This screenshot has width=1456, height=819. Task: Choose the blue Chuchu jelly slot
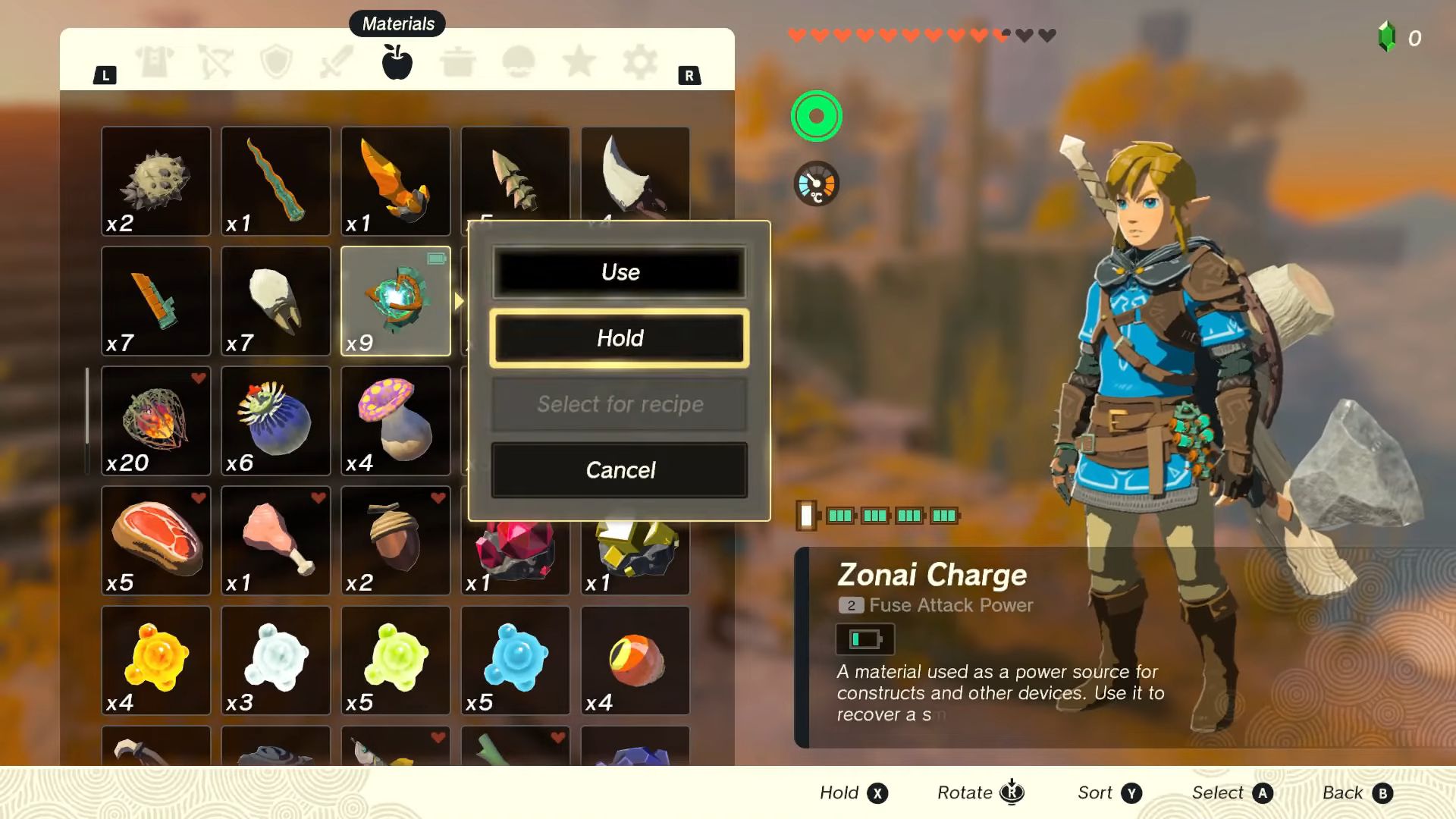pyautogui.click(x=515, y=661)
